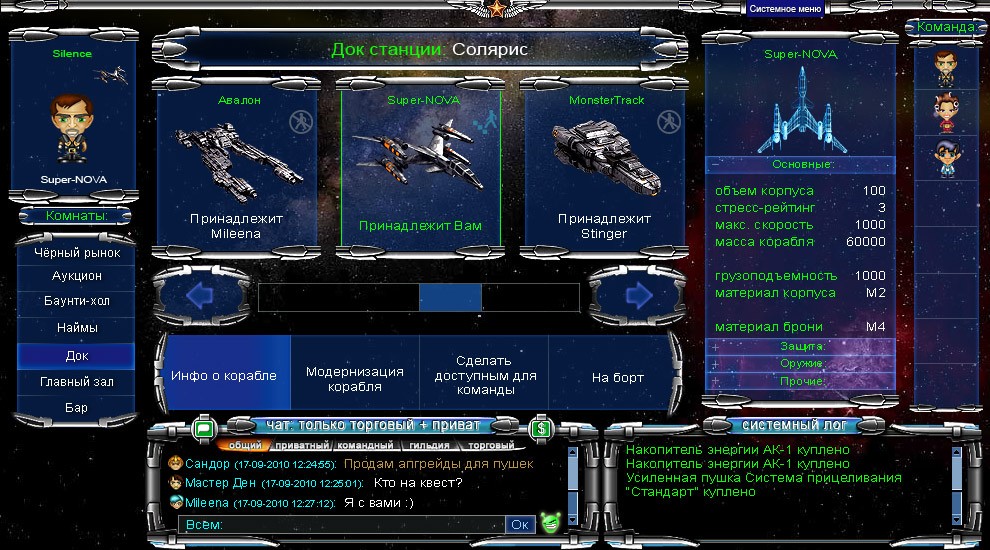Visit the Наймы room
Screen dimensions: 990x550
click(77, 327)
